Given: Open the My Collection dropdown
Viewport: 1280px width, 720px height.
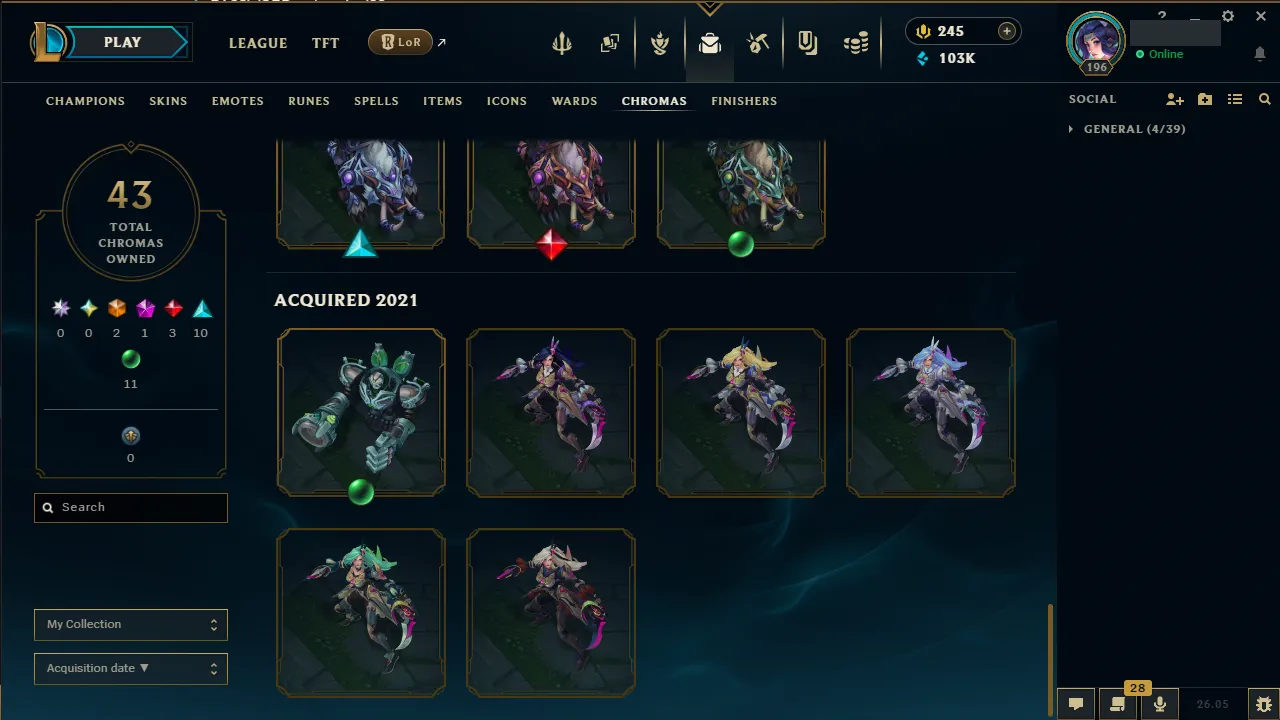Looking at the screenshot, I should click(x=130, y=624).
